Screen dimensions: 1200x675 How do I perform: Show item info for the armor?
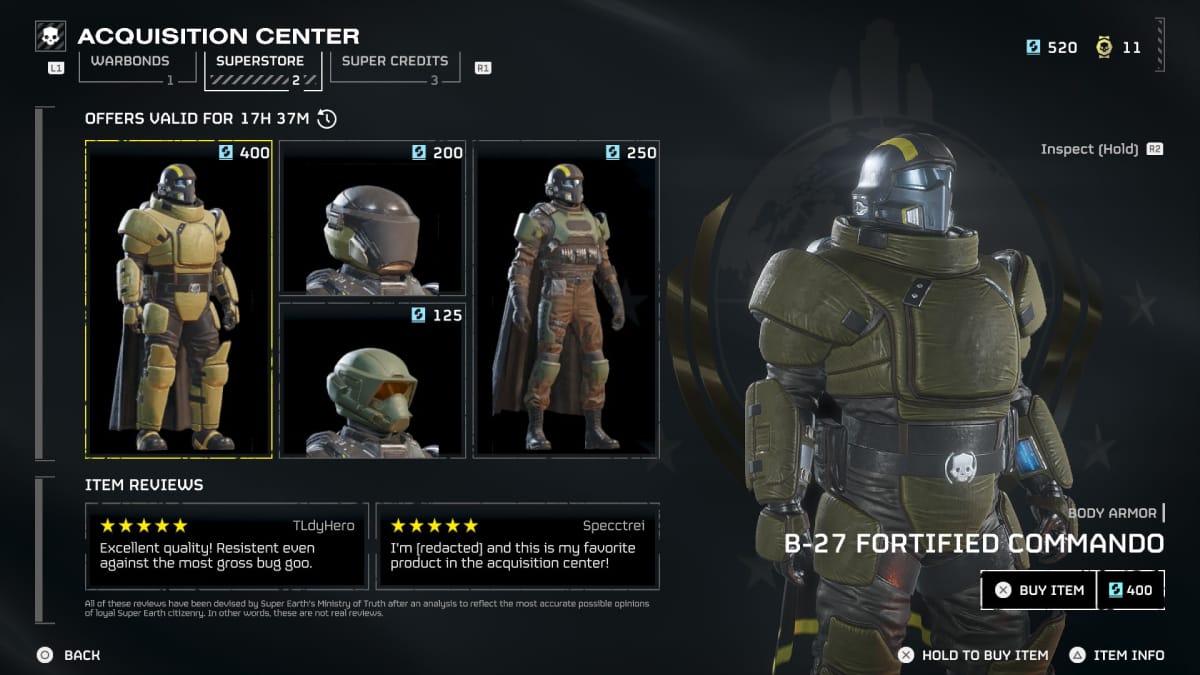pyautogui.click(x=1117, y=655)
